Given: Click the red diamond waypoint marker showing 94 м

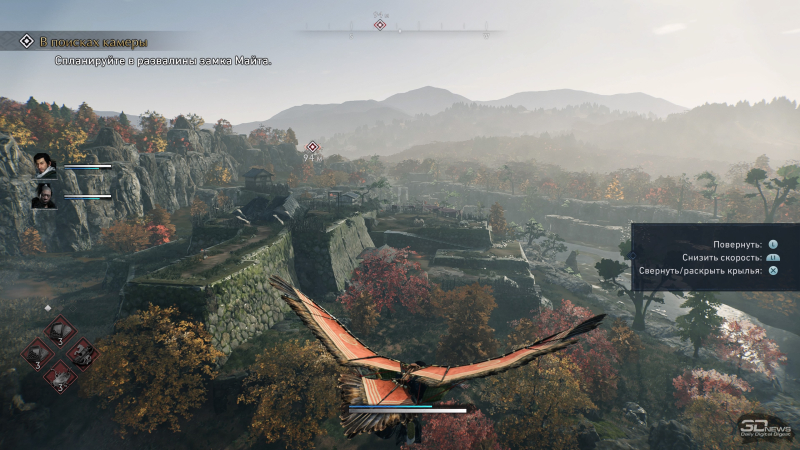Looking at the screenshot, I should click(x=312, y=147).
